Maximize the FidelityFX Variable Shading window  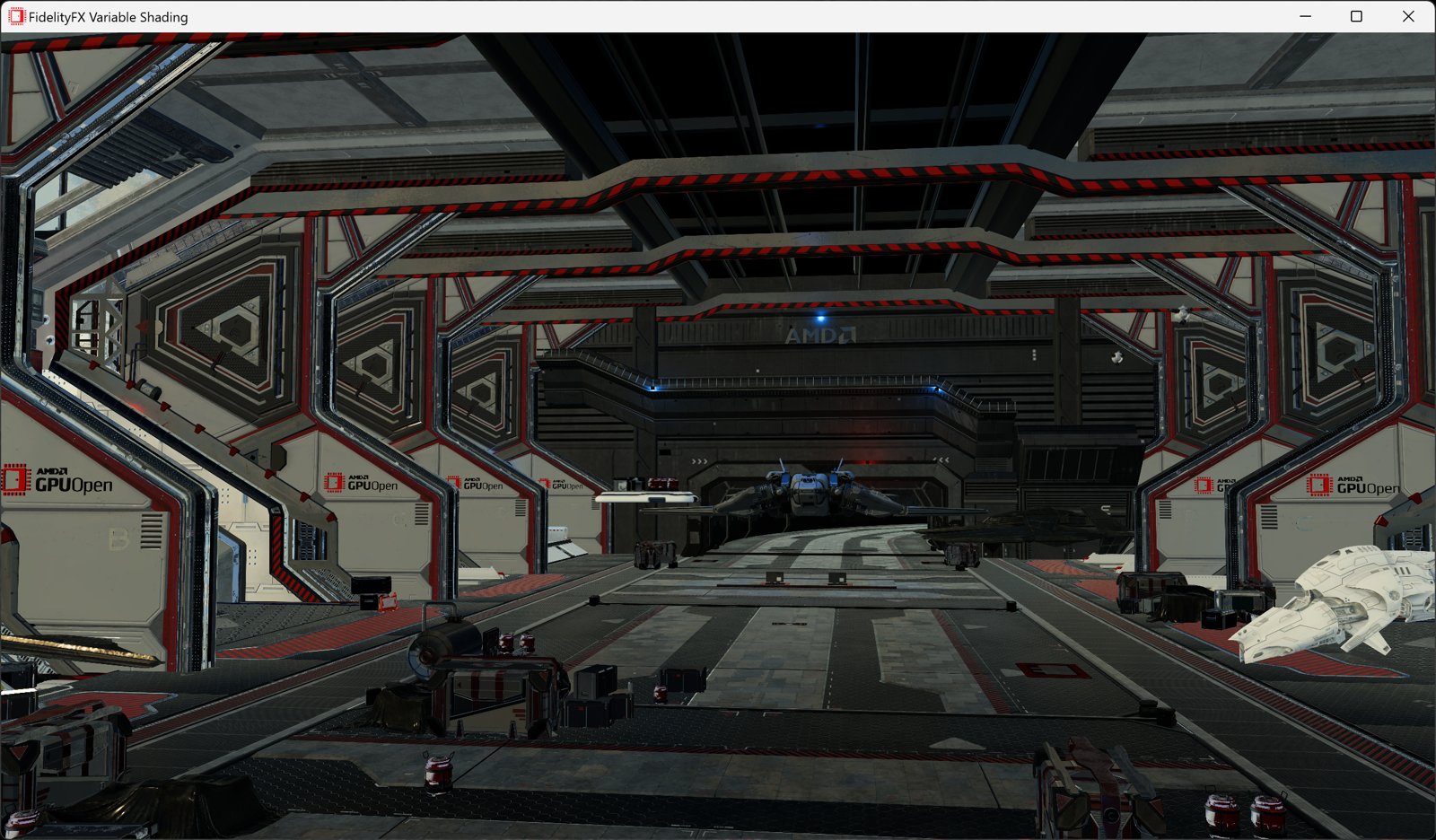(1356, 16)
